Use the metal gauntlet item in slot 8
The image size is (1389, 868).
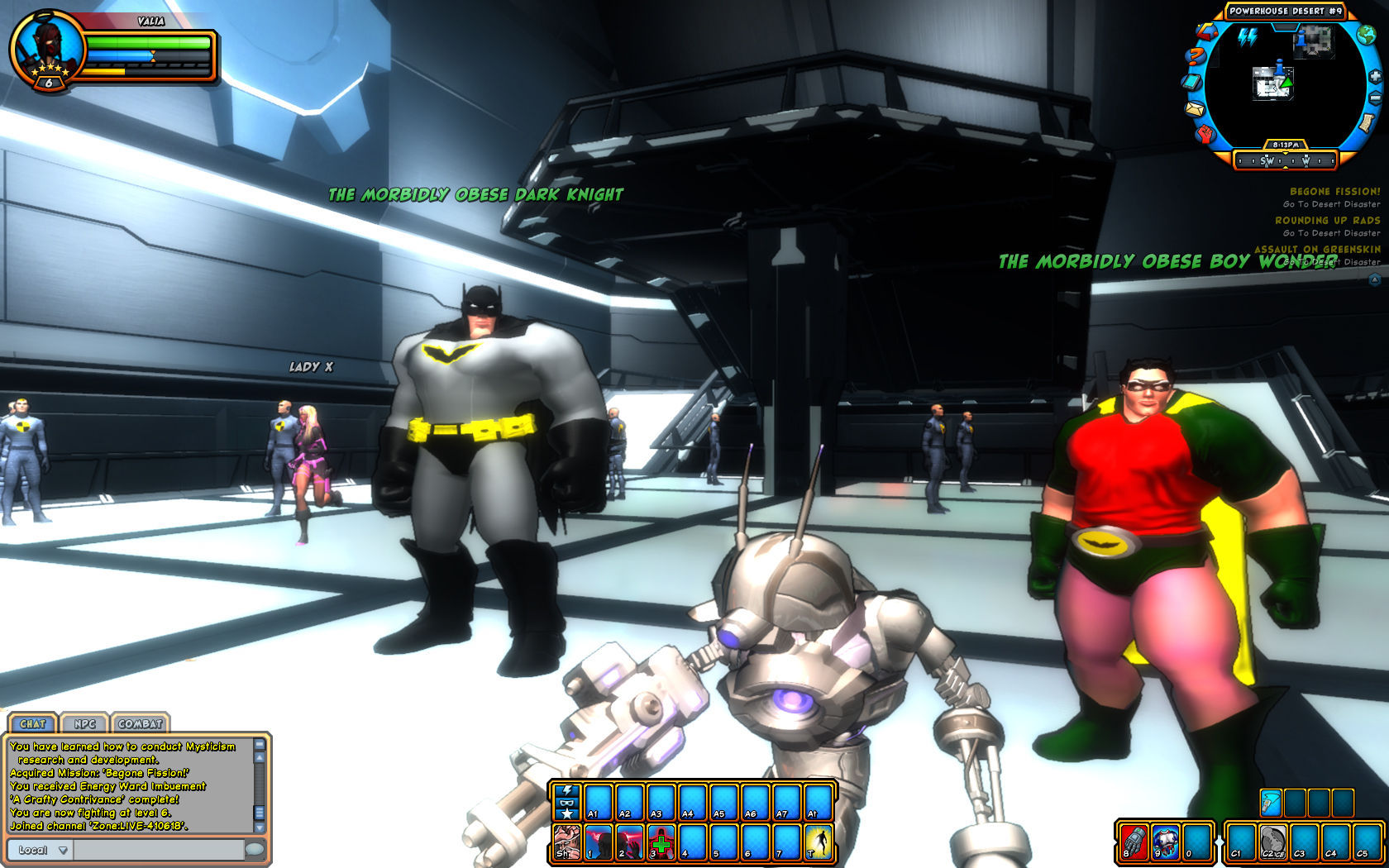[1134, 842]
